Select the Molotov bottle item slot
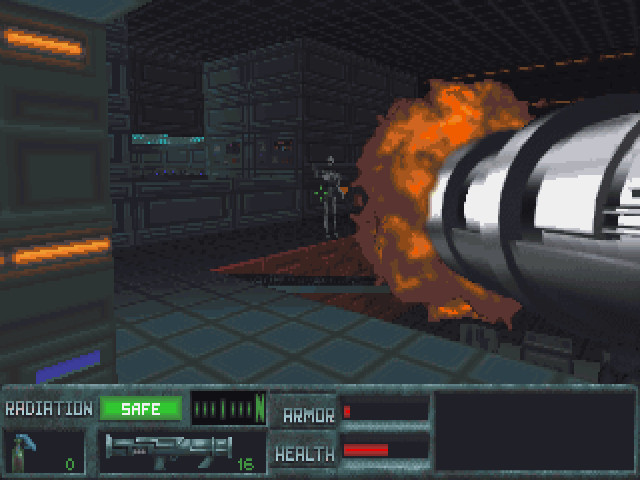This screenshot has width=640, height=480. point(45,451)
